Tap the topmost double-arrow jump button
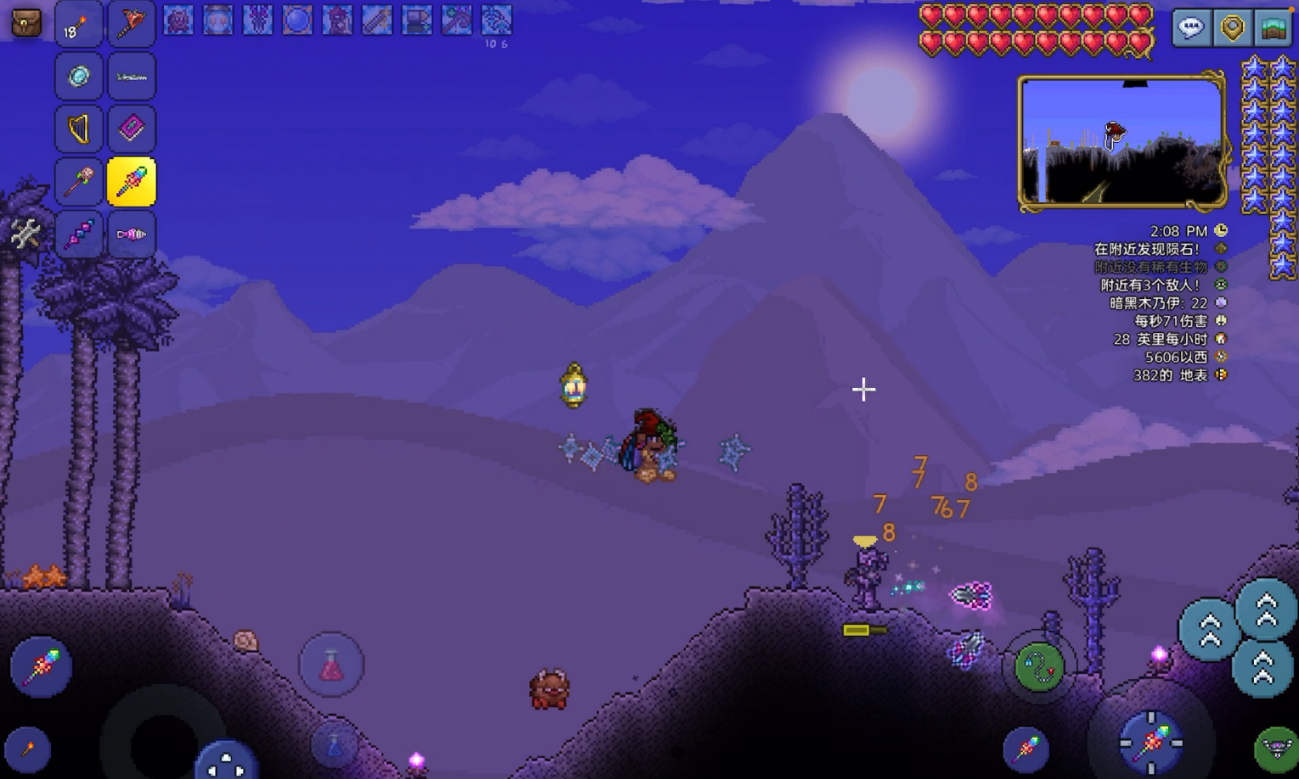 coord(1266,608)
